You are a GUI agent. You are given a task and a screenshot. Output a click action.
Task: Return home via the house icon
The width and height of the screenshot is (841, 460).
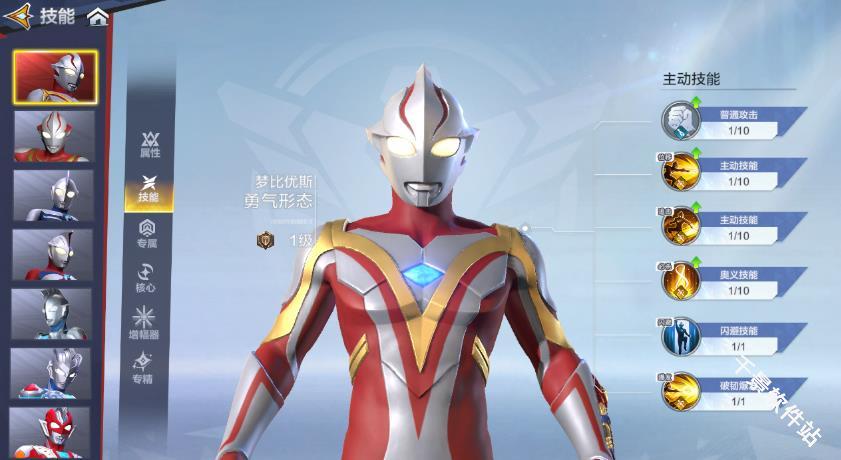[x=97, y=17]
